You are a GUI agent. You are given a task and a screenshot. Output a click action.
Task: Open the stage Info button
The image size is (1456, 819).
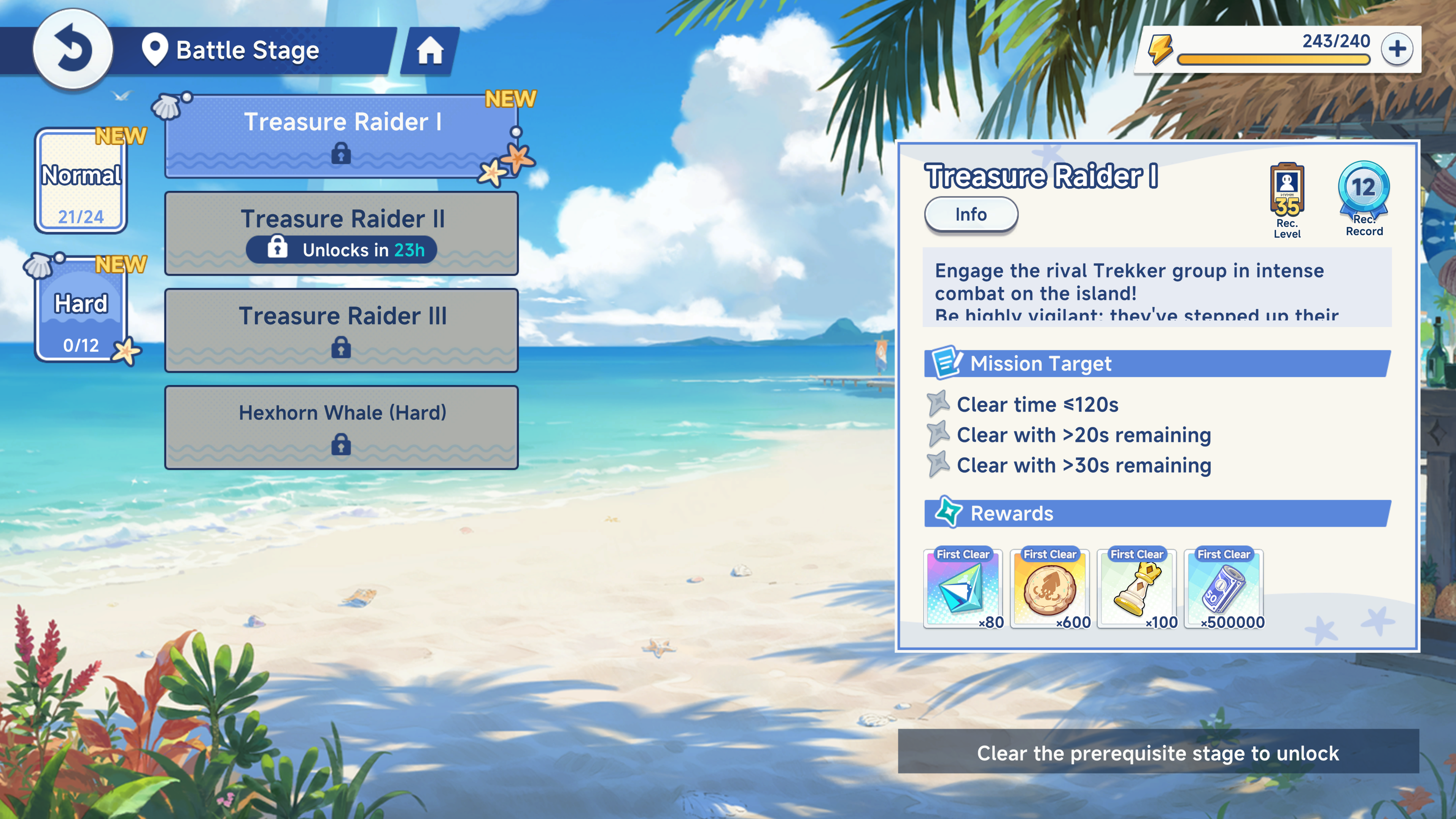tap(971, 215)
